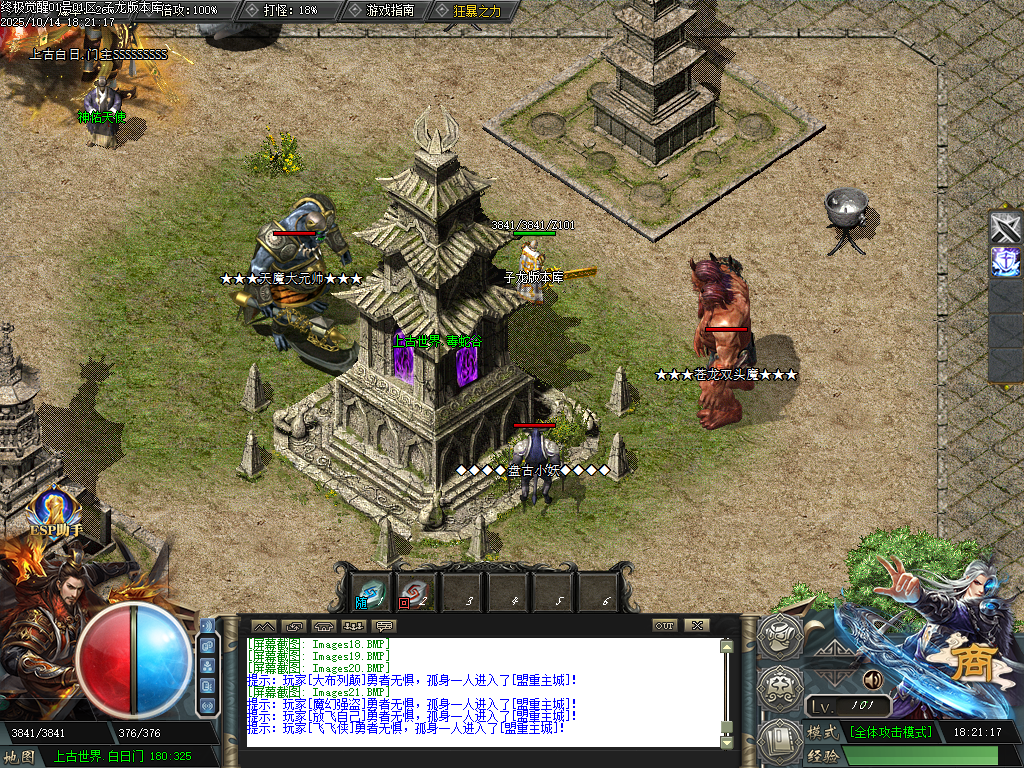
Task: Activate the 狂暴之力 button
Action: 470,10
